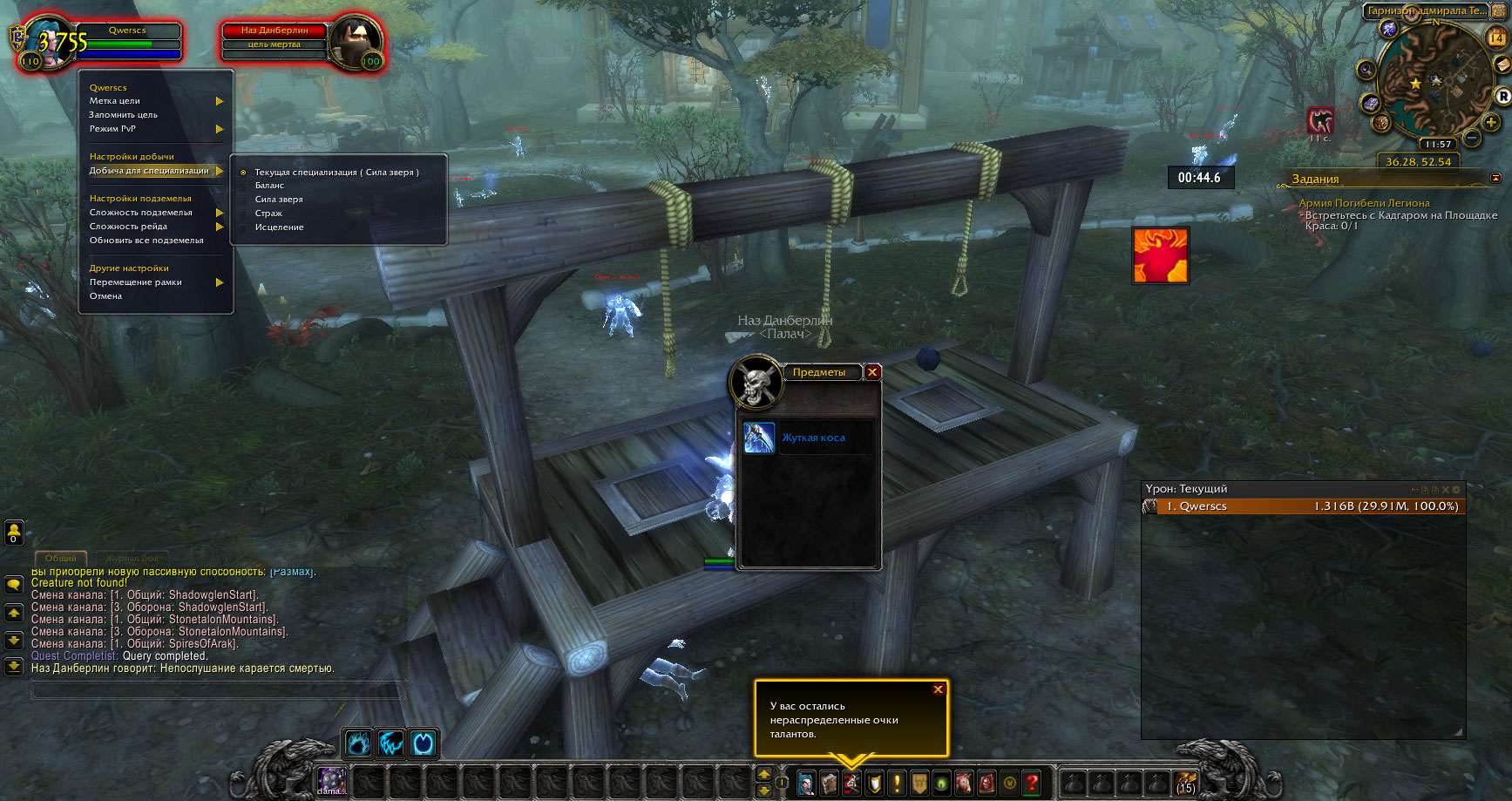Open the mail envelope icon by minimap

pyautogui.click(x=1502, y=65)
